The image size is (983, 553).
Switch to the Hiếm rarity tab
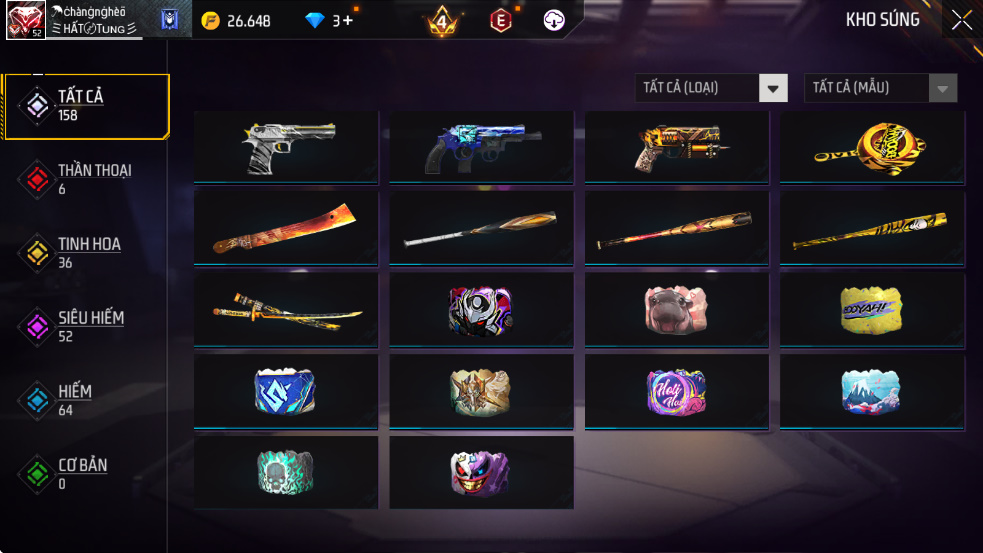85,400
